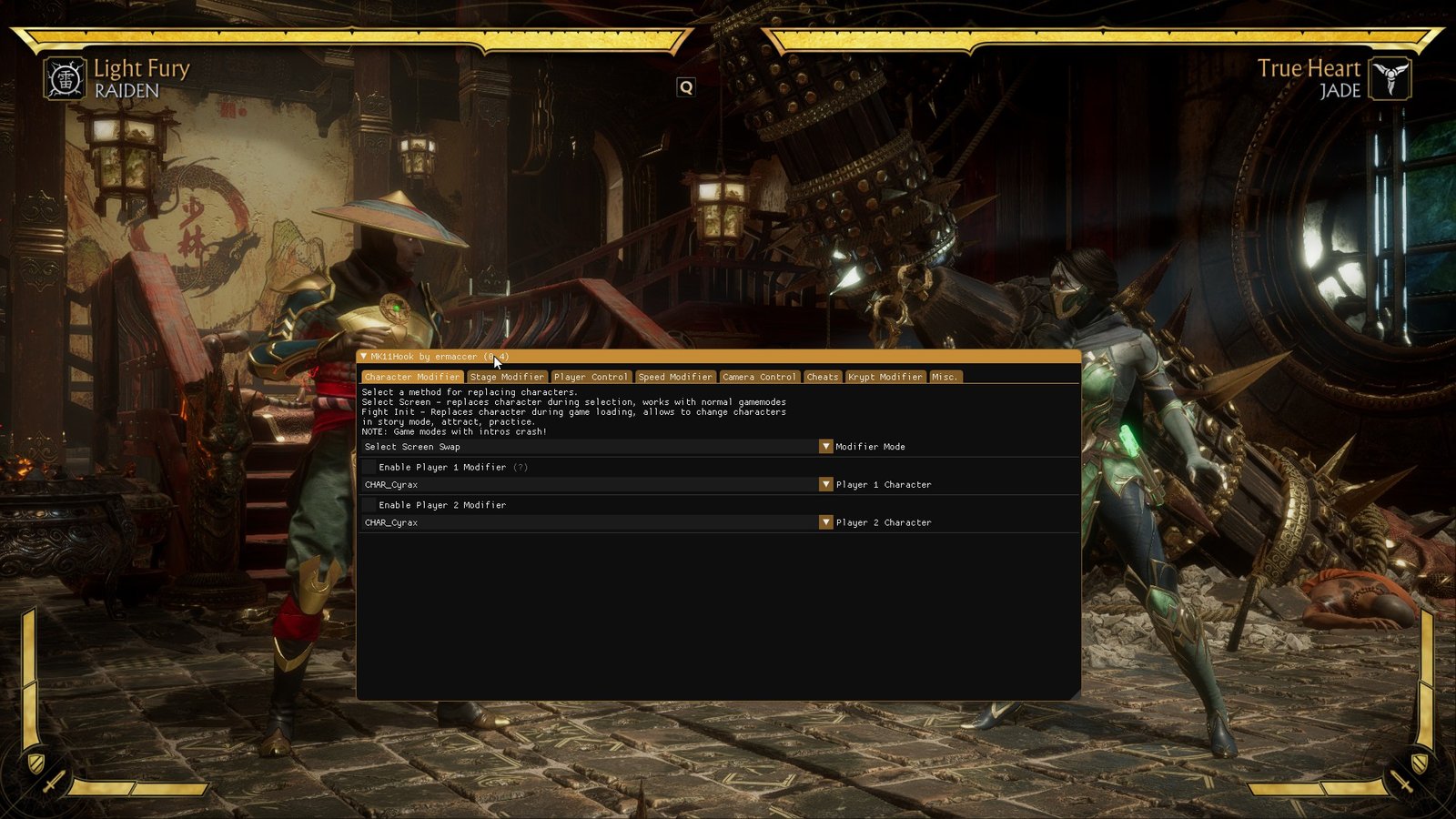The width and height of the screenshot is (1456, 819).
Task: Switch to the Krypt Modifier tab
Action: pos(885,376)
